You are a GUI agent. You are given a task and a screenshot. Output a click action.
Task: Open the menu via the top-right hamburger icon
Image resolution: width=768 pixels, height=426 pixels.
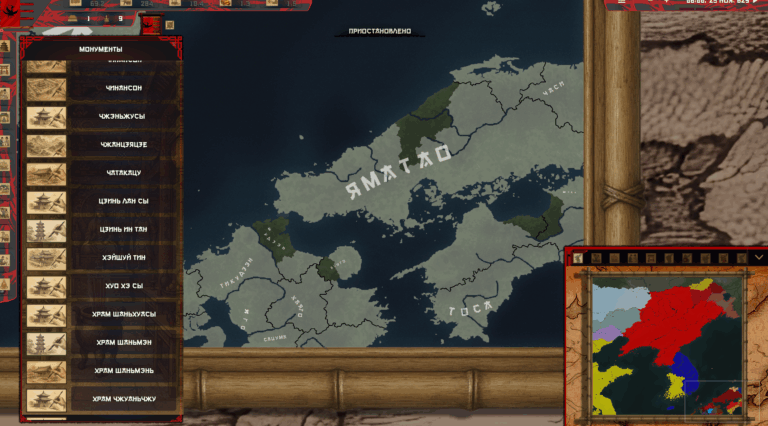(622, 4)
